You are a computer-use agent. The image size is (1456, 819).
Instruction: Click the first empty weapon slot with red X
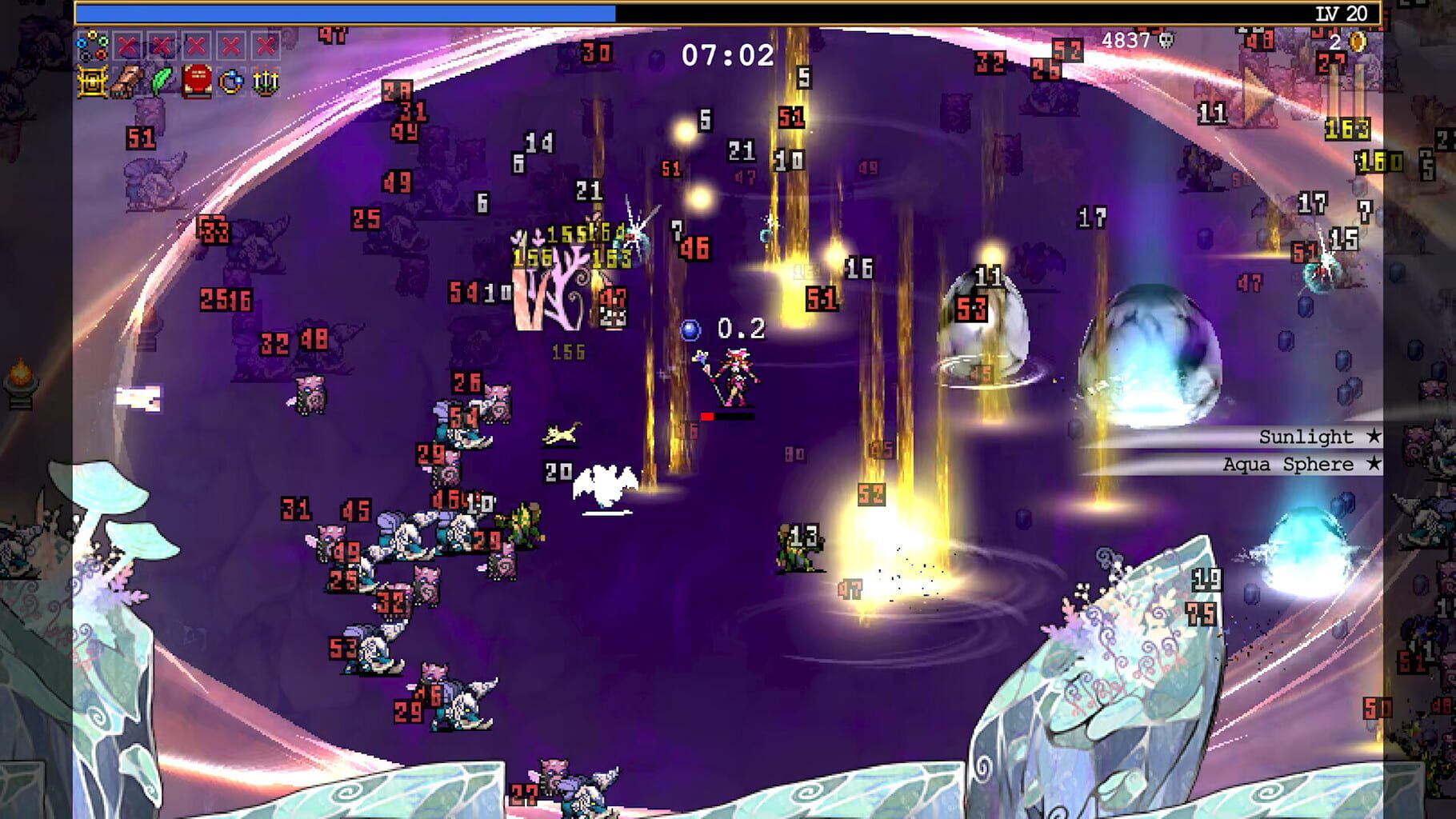tap(128, 46)
